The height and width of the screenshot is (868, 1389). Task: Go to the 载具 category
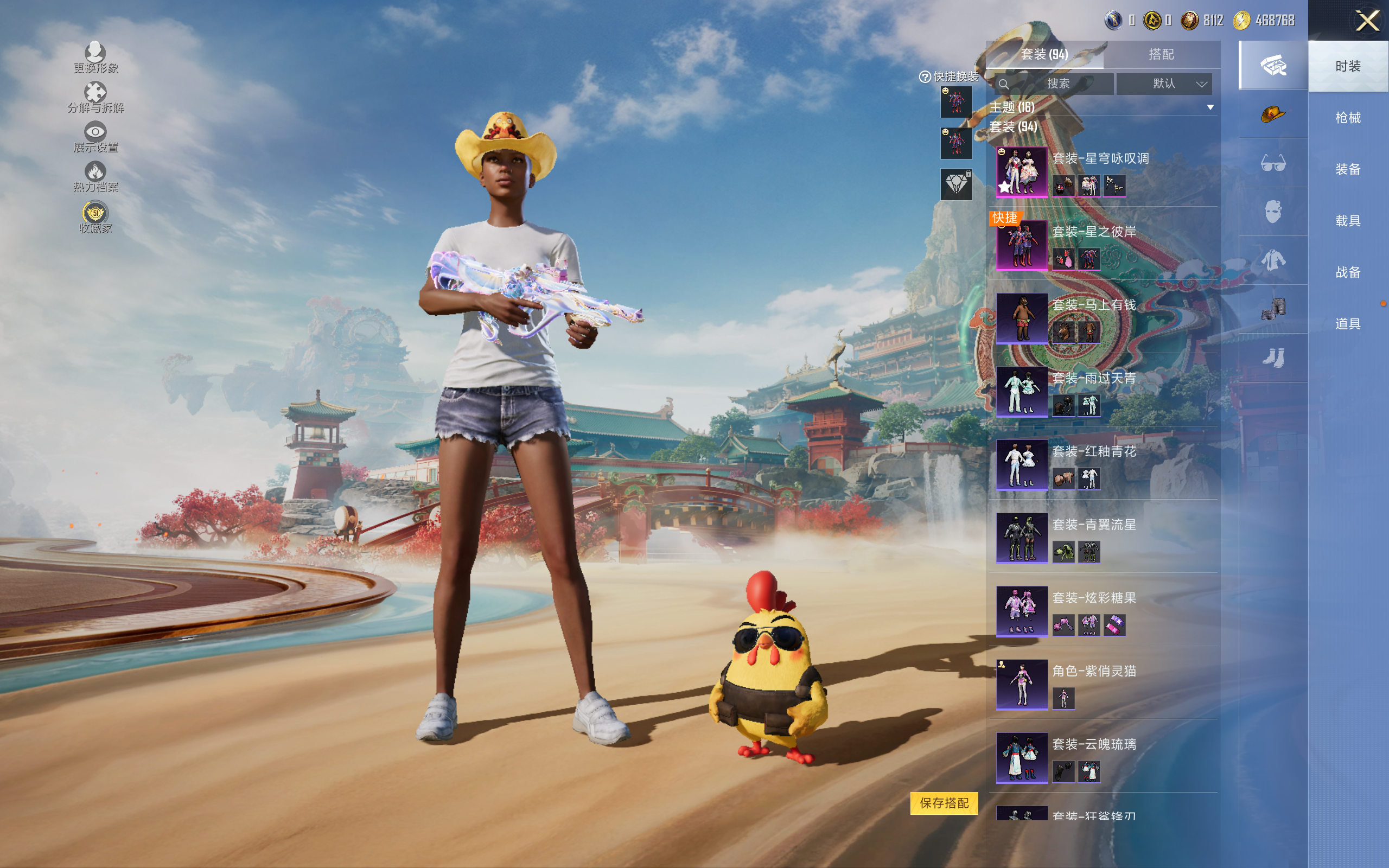tap(1348, 221)
